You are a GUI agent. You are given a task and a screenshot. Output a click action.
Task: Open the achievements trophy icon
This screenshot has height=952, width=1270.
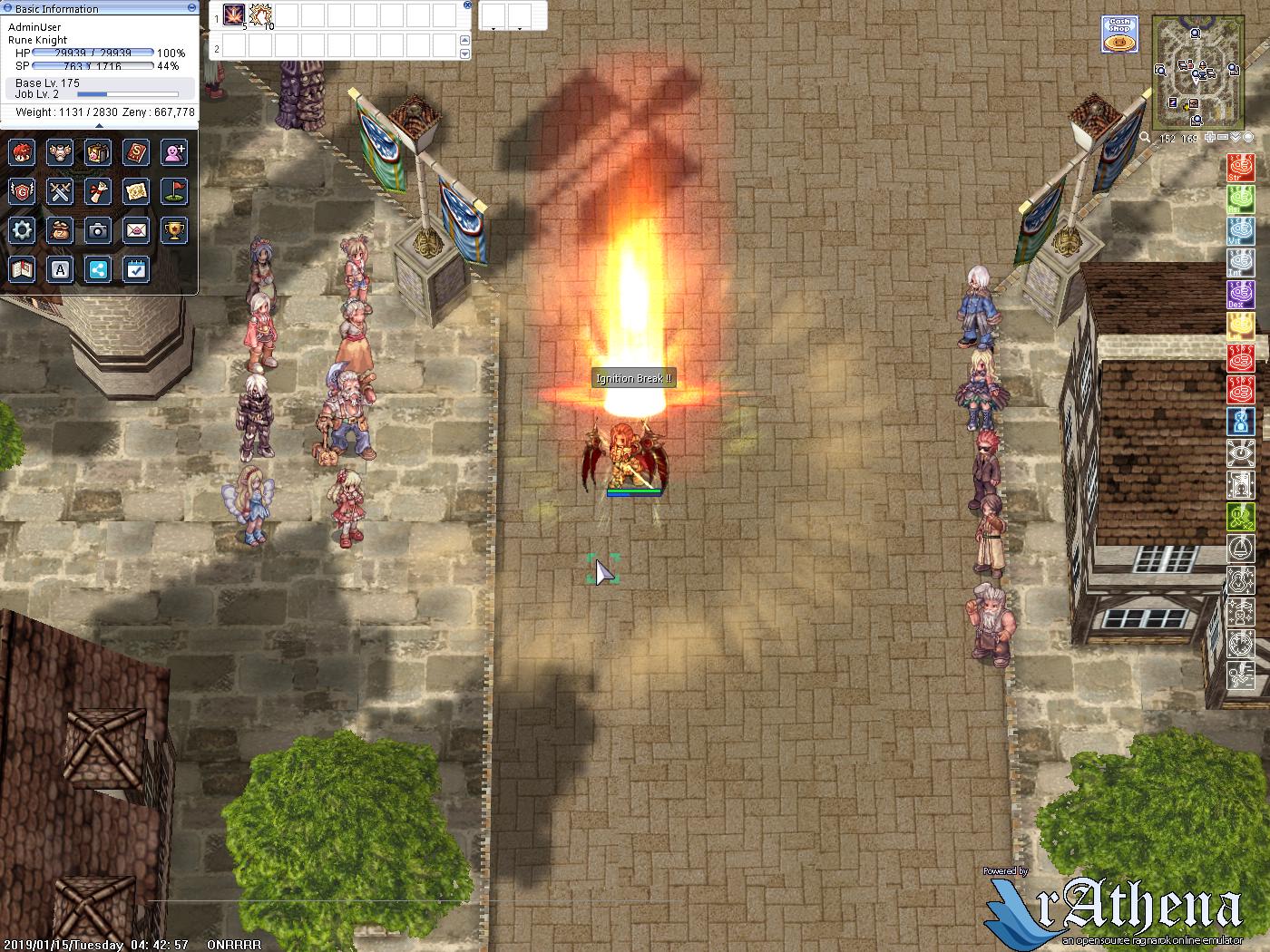pyautogui.click(x=175, y=230)
